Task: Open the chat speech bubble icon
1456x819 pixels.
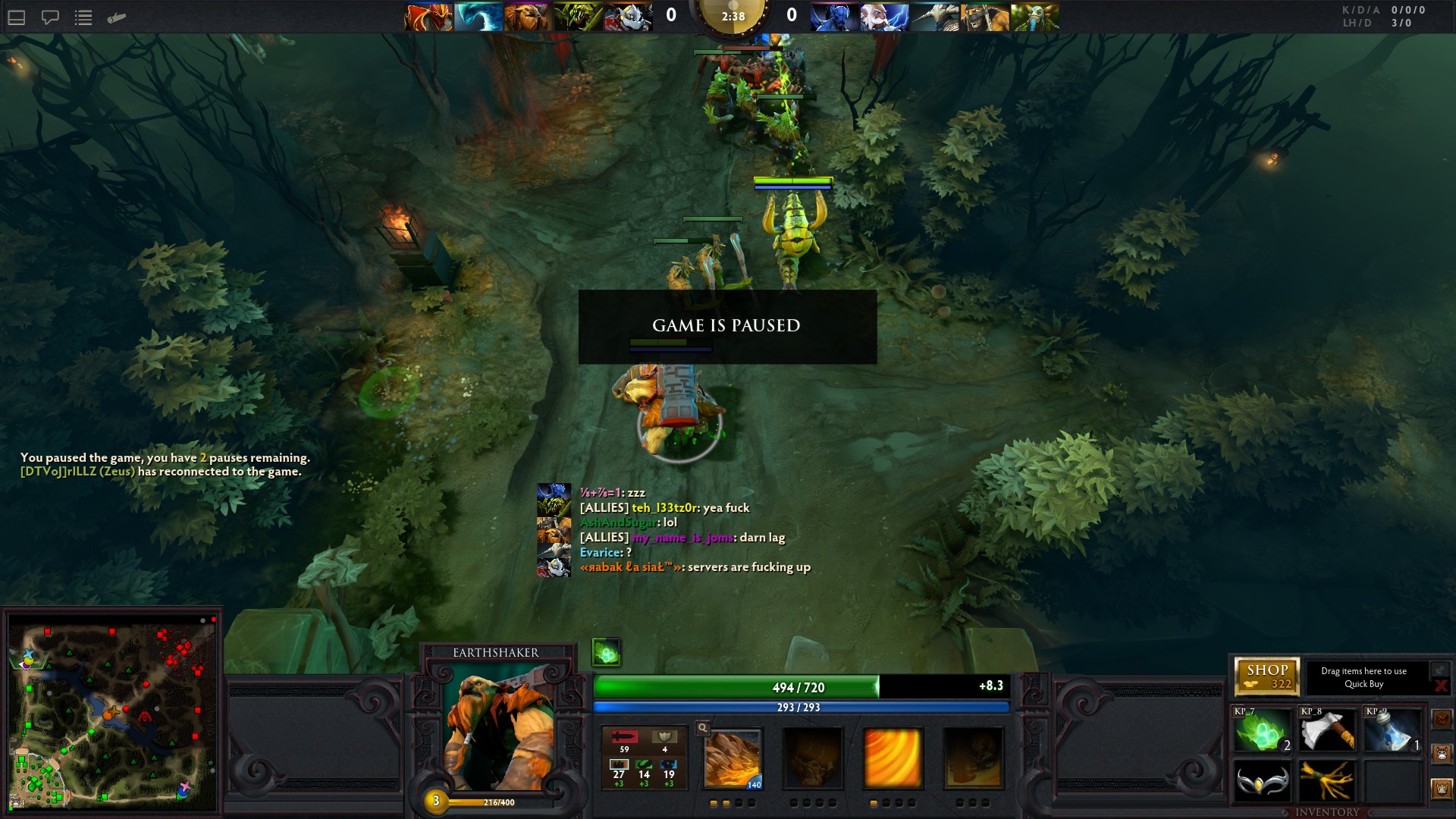Action: tap(50, 17)
